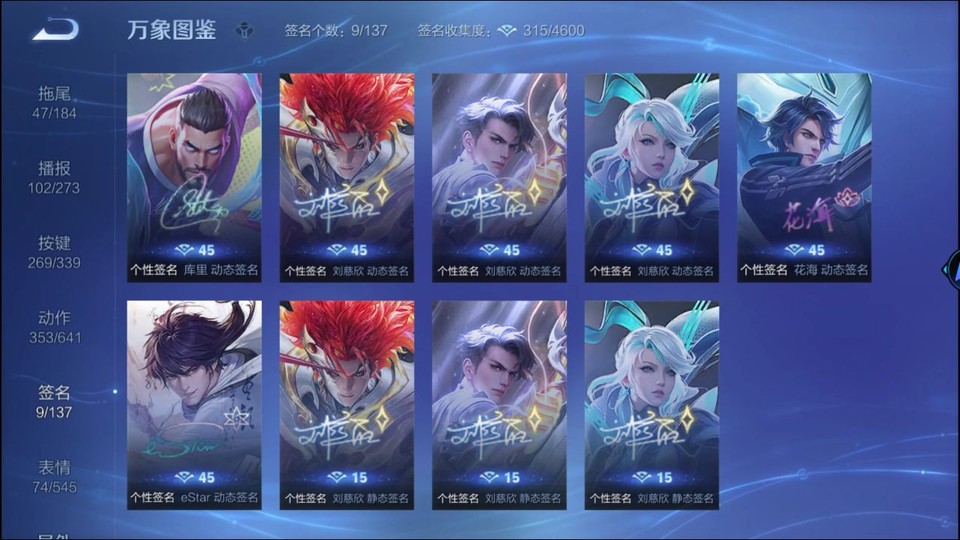
Task: Click the icon beside the 万象图鉴 title
Action: click(244, 31)
